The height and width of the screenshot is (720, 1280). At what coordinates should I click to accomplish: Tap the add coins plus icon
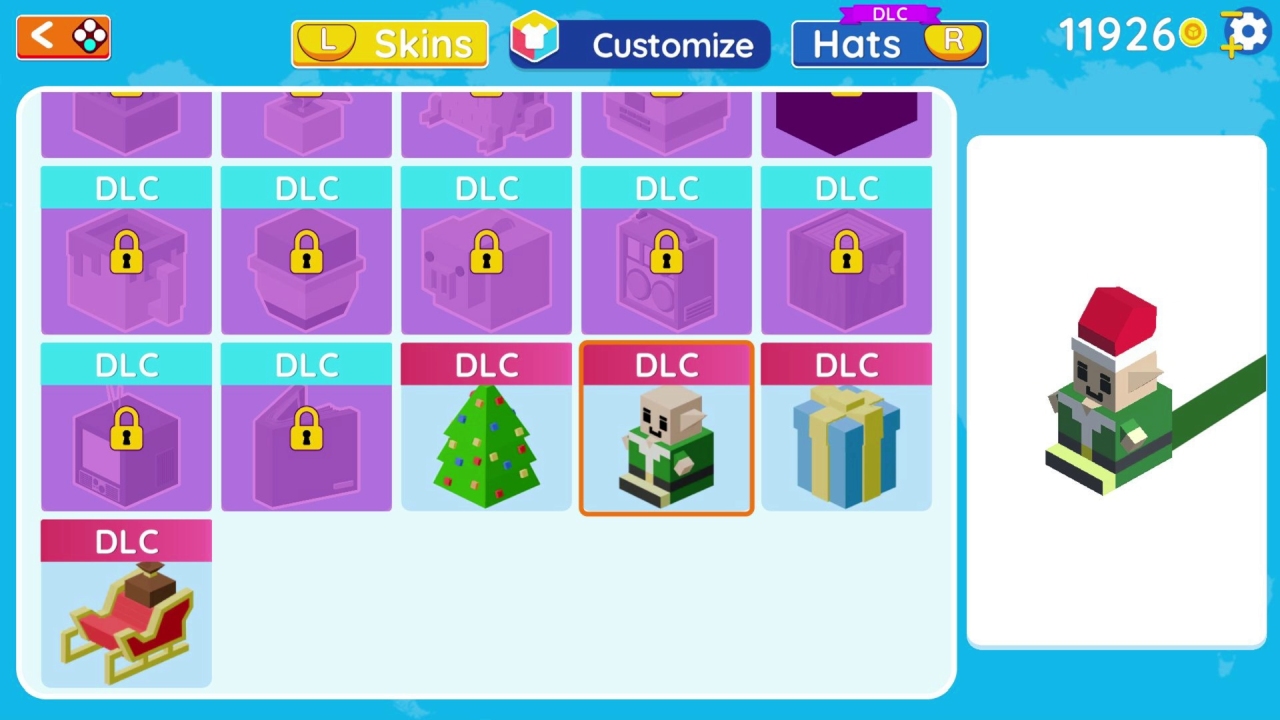tap(1231, 48)
